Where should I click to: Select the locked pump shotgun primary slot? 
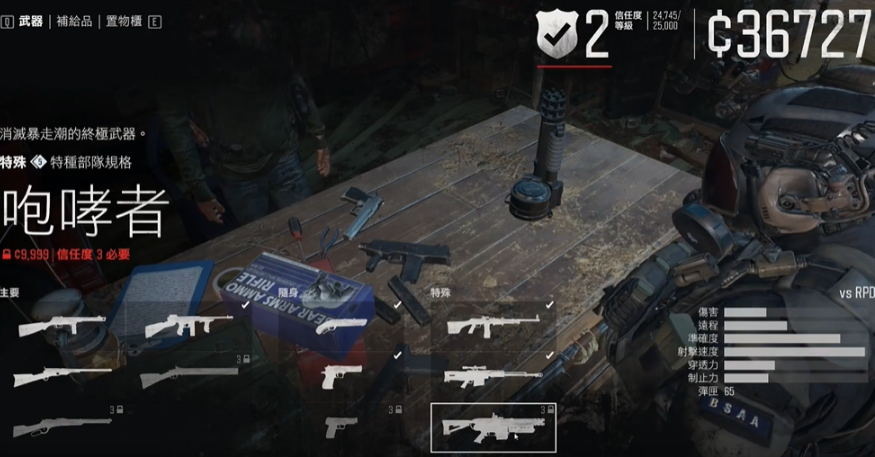(188, 377)
